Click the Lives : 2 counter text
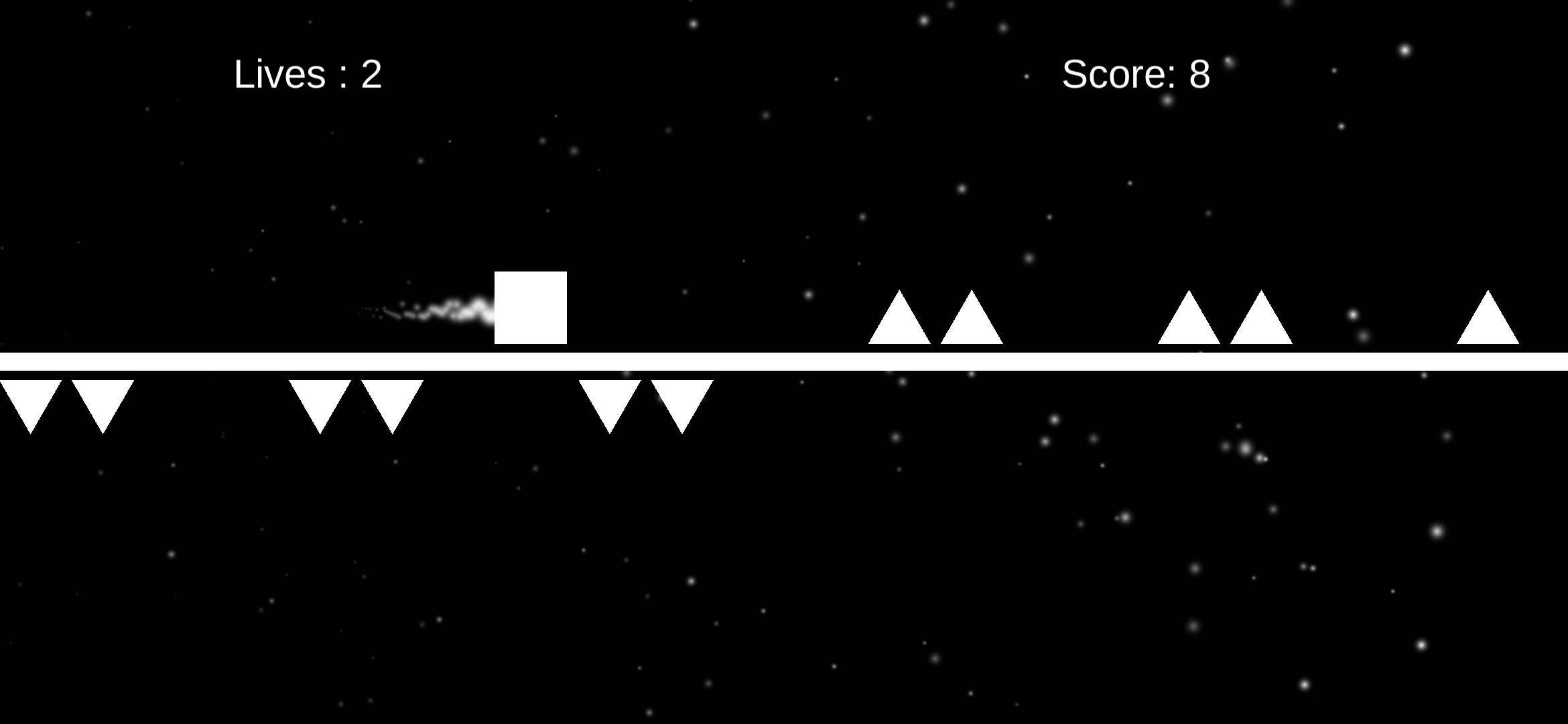 pyautogui.click(x=308, y=74)
